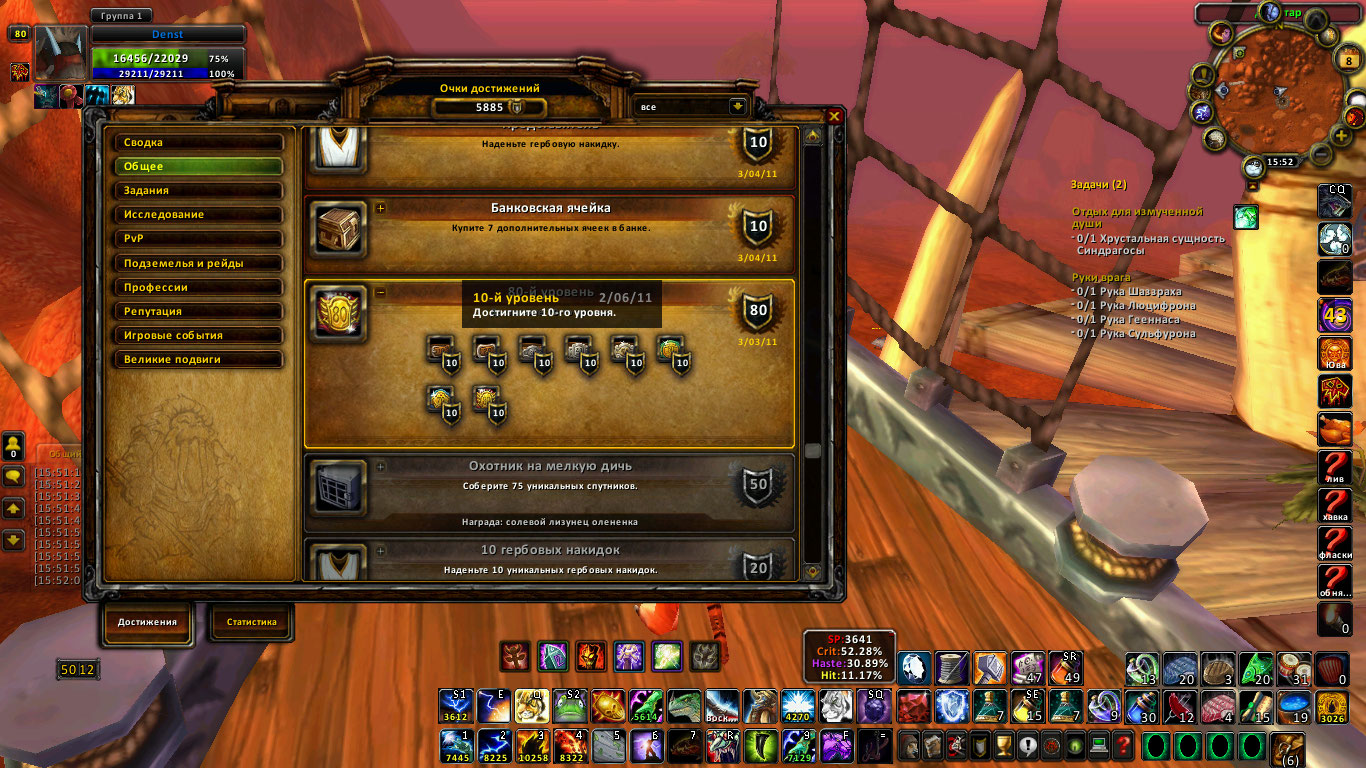1366x768 pixels.
Task: Choose the PvP achievements category
Action: [198, 239]
